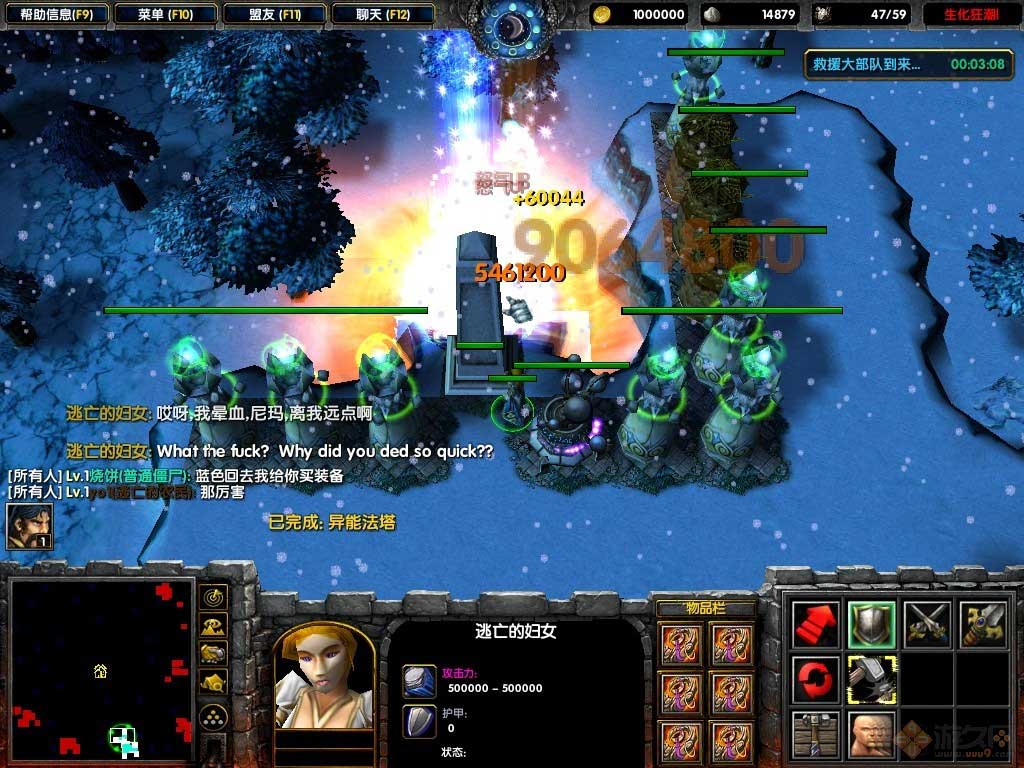Toggle the spiked mace and hammer ability
Image resolution: width=1024 pixels, height=768 pixels.
click(872, 680)
